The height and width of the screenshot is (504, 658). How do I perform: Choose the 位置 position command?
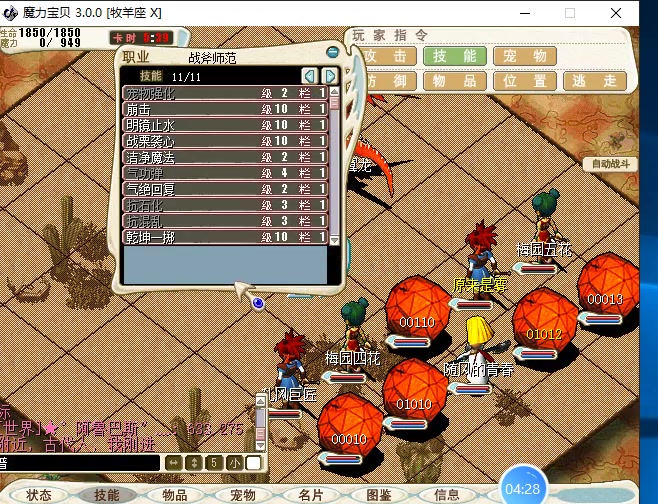525,82
